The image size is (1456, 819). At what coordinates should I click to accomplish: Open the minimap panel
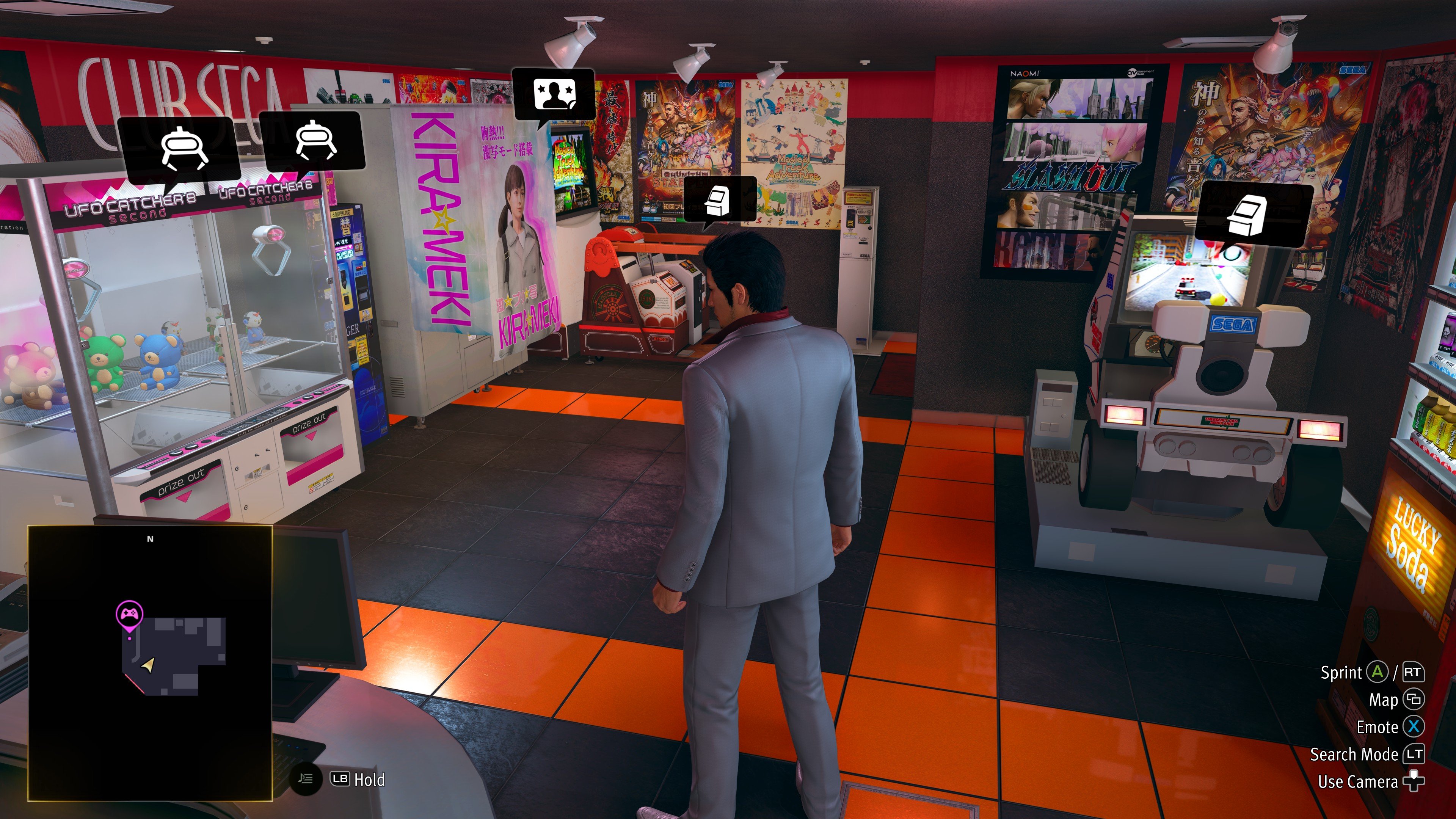point(151,662)
